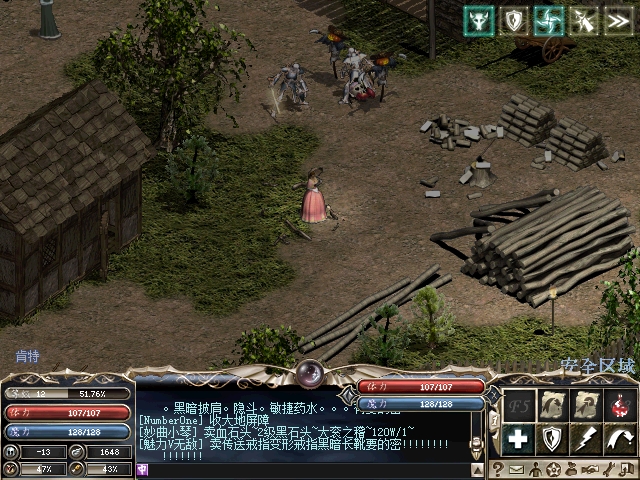Open the wrench settings menu
Viewport: 640px width, 480px height.
tap(608, 469)
